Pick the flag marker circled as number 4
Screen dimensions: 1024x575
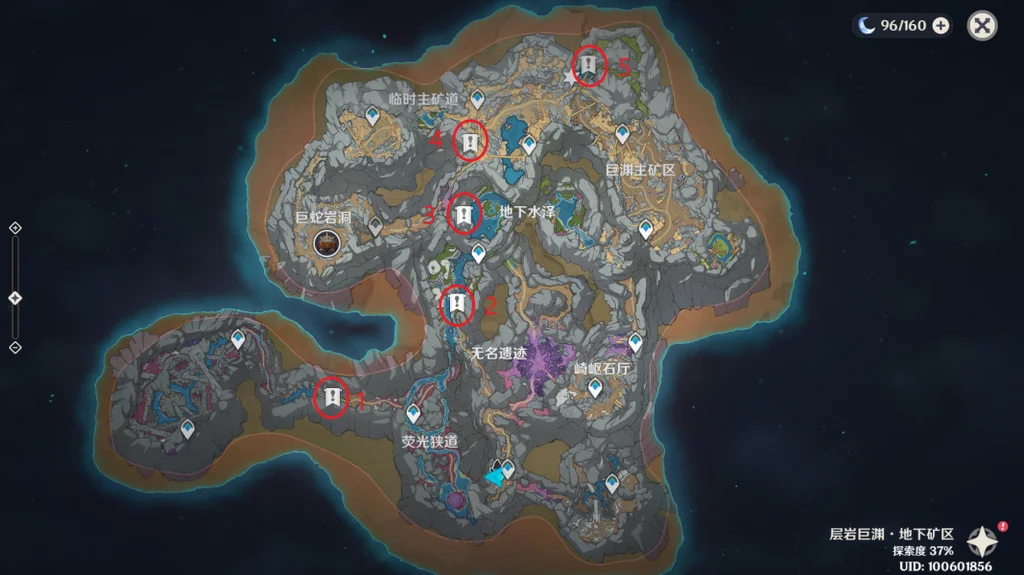click(x=469, y=141)
